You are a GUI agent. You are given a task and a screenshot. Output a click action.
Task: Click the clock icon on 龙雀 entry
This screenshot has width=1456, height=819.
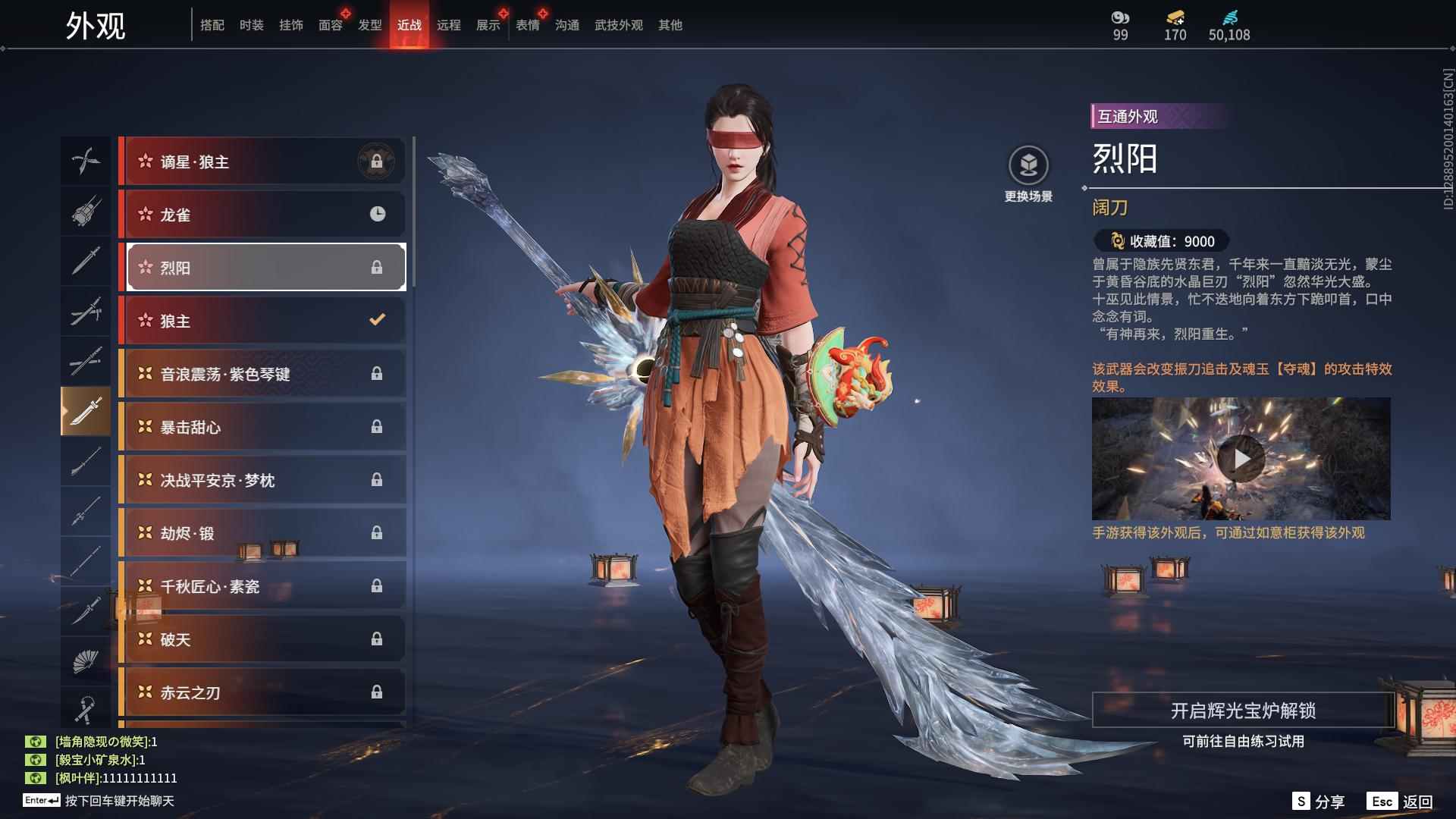[x=378, y=214]
